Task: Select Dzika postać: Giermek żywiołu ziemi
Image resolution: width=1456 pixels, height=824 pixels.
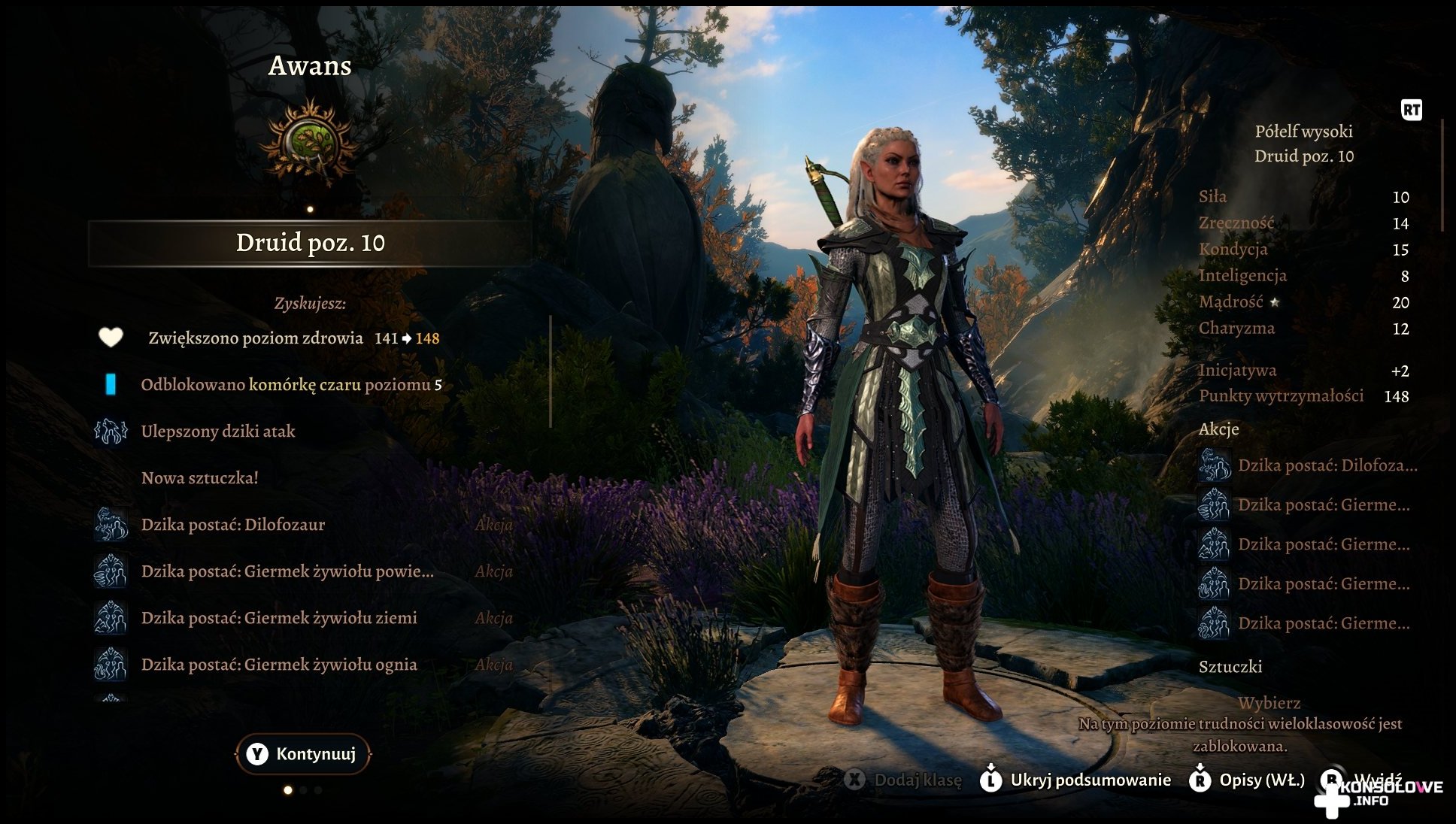Action: tap(278, 618)
